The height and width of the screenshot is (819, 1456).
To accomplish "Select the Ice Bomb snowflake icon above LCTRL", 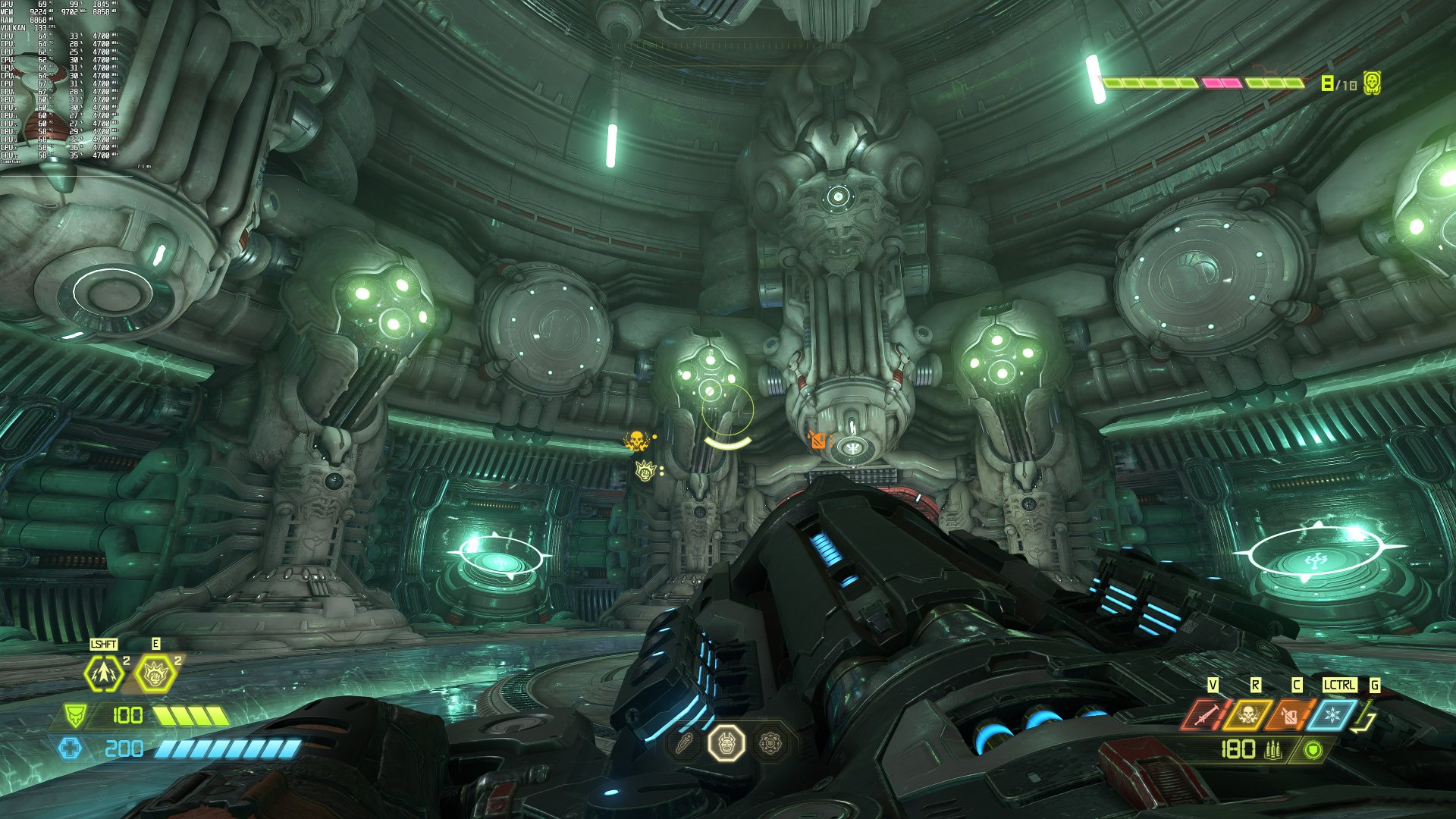I will click(1332, 713).
